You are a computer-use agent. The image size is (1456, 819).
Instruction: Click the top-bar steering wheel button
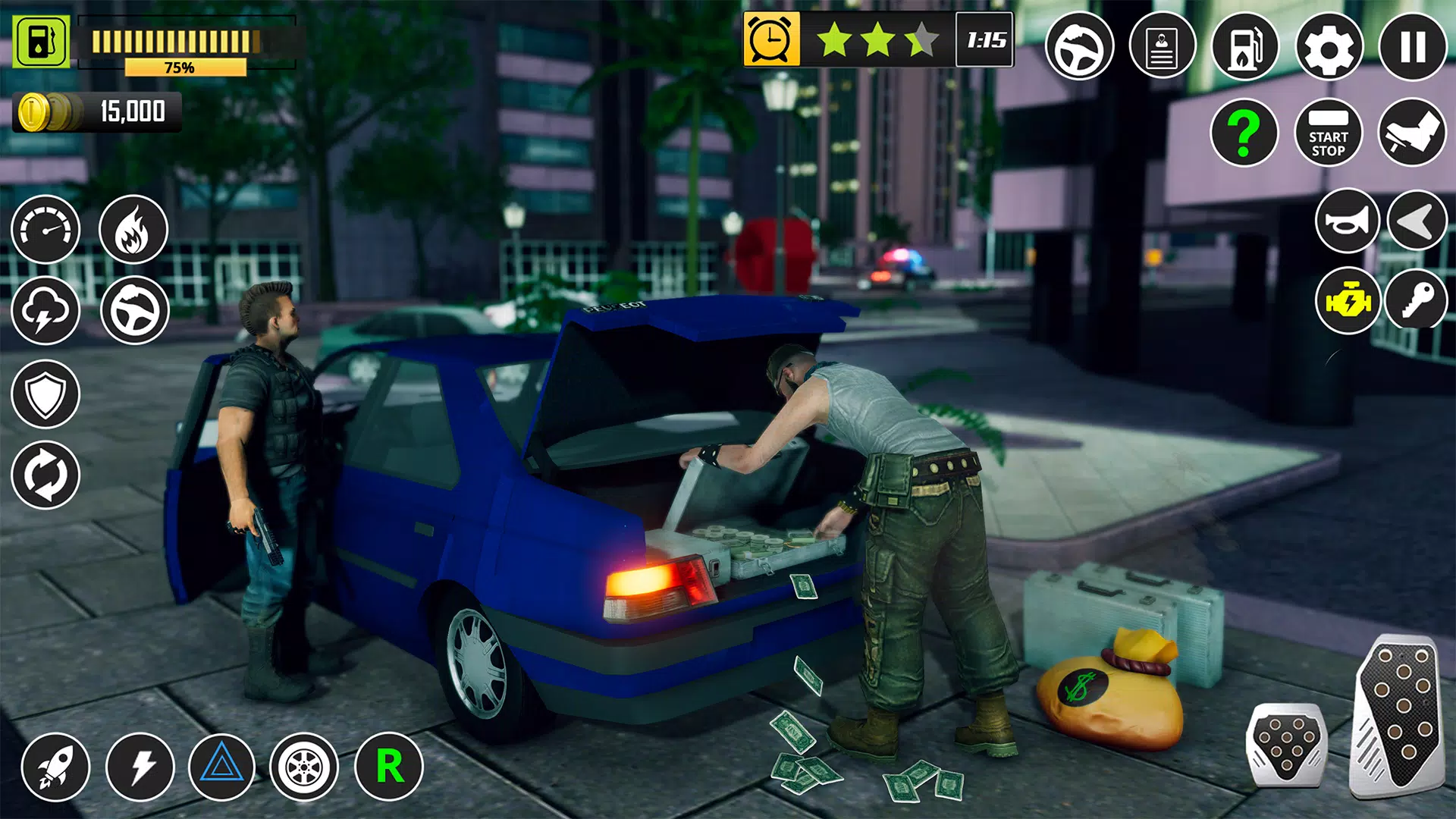[x=1079, y=47]
